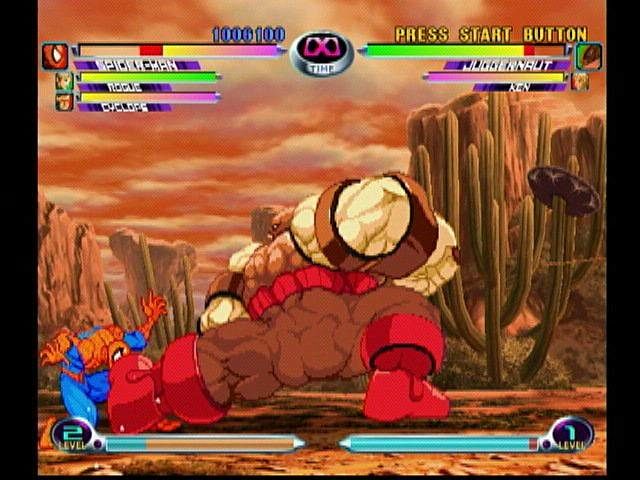Image resolution: width=640 pixels, height=480 pixels.
Task: Choose the Rogue assist portrait
Action: (x=62, y=82)
